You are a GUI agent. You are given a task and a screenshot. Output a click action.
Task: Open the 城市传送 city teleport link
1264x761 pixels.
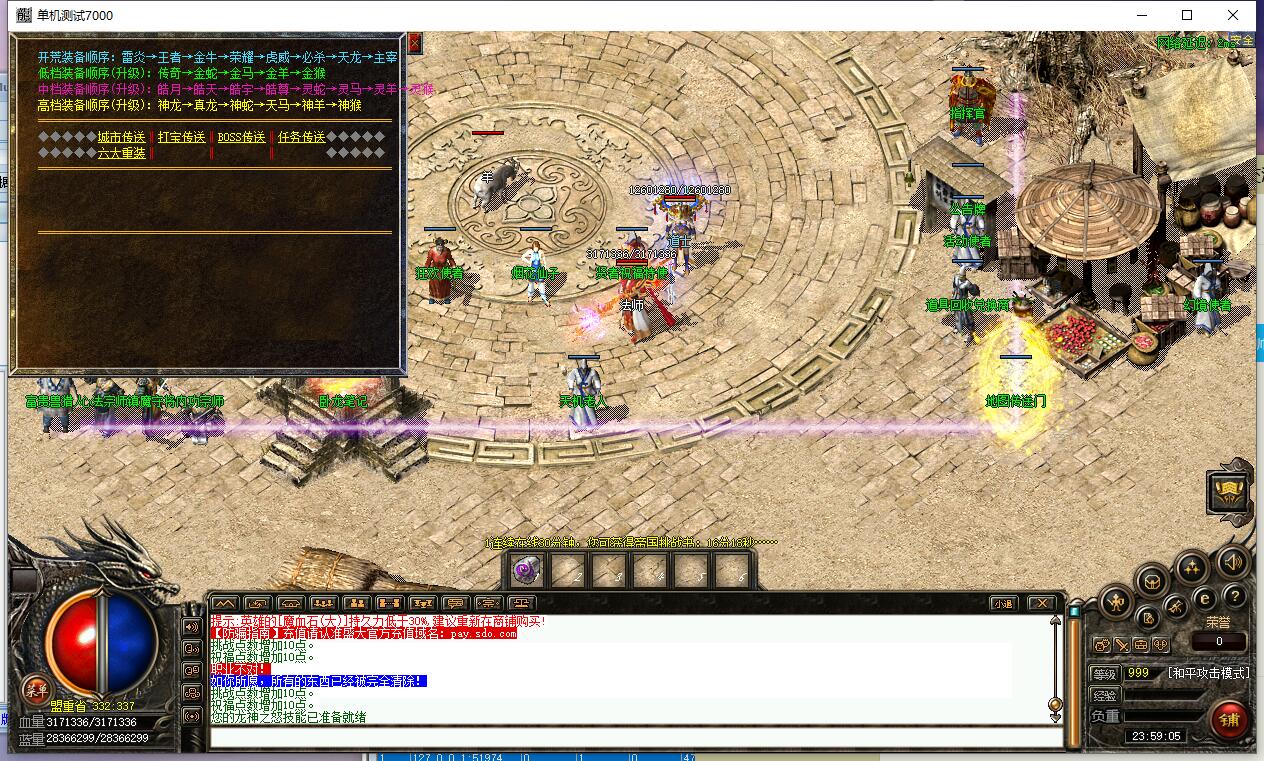tap(121, 137)
